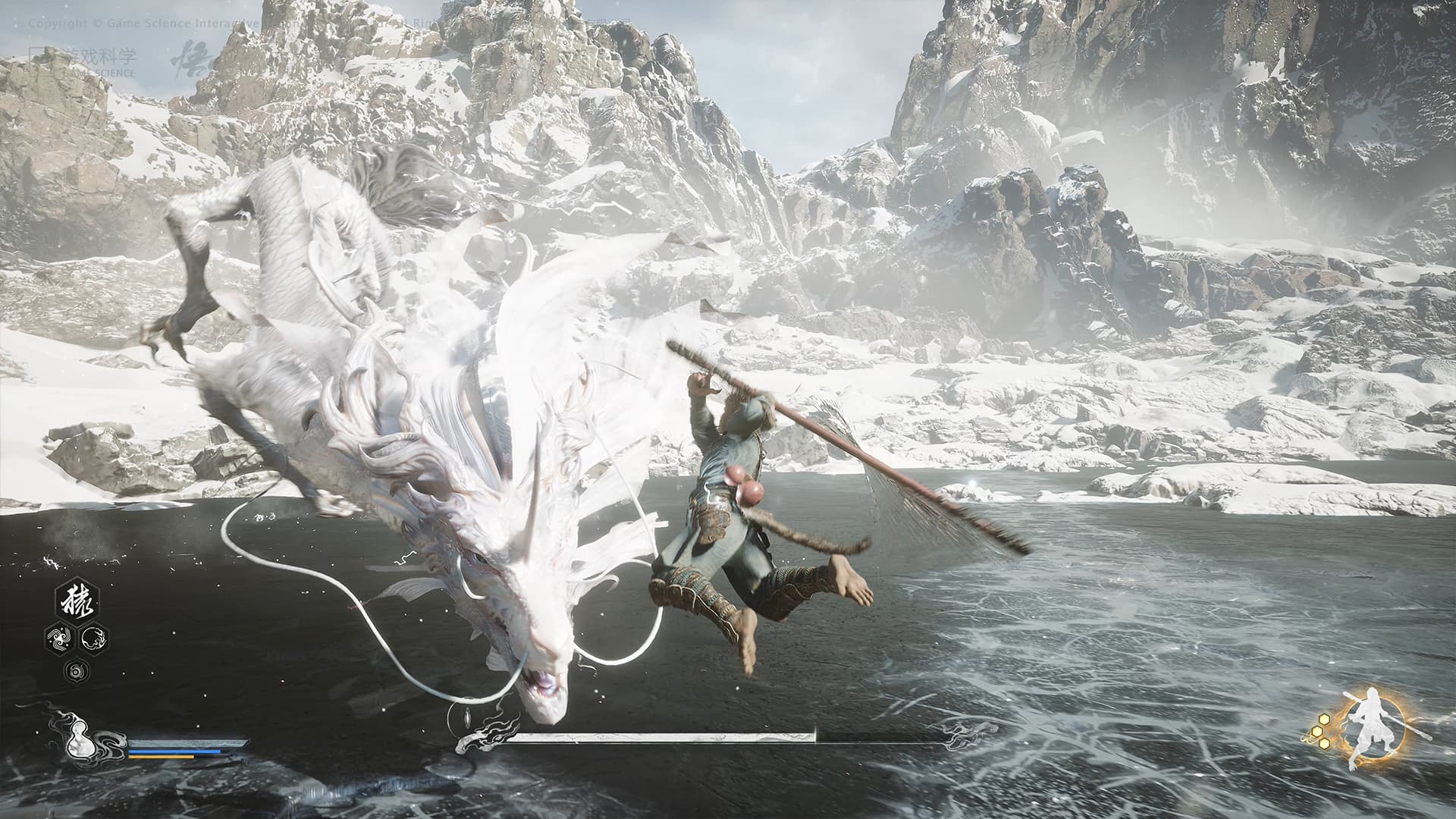The width and height of the screenshot is (1456, 819).
Task: Select the transformation spell hexagon icon
Action: (x=93, y=639)
